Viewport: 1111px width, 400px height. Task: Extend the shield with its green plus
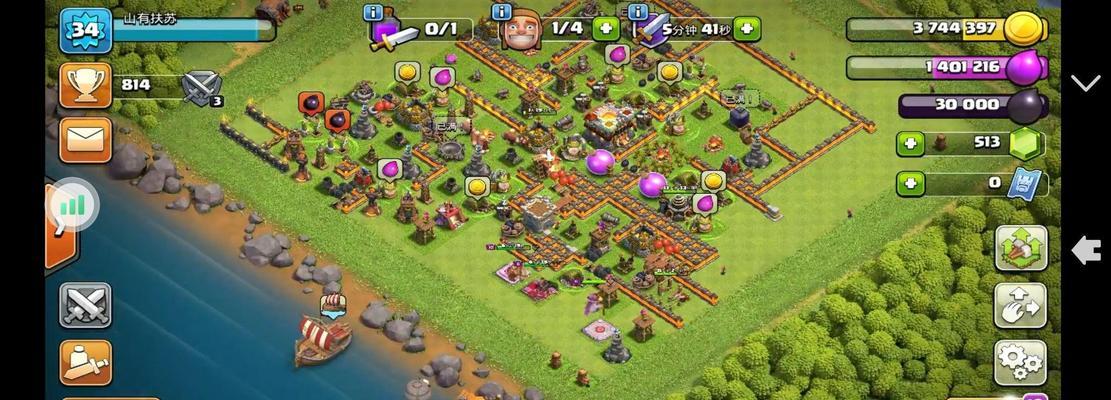click(746, 28)
